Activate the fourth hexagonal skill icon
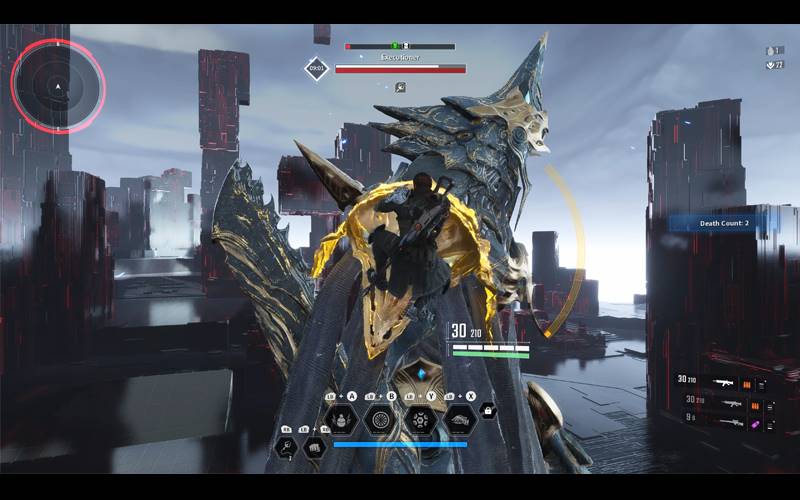 pyautogui.click(x=459, y=419)
